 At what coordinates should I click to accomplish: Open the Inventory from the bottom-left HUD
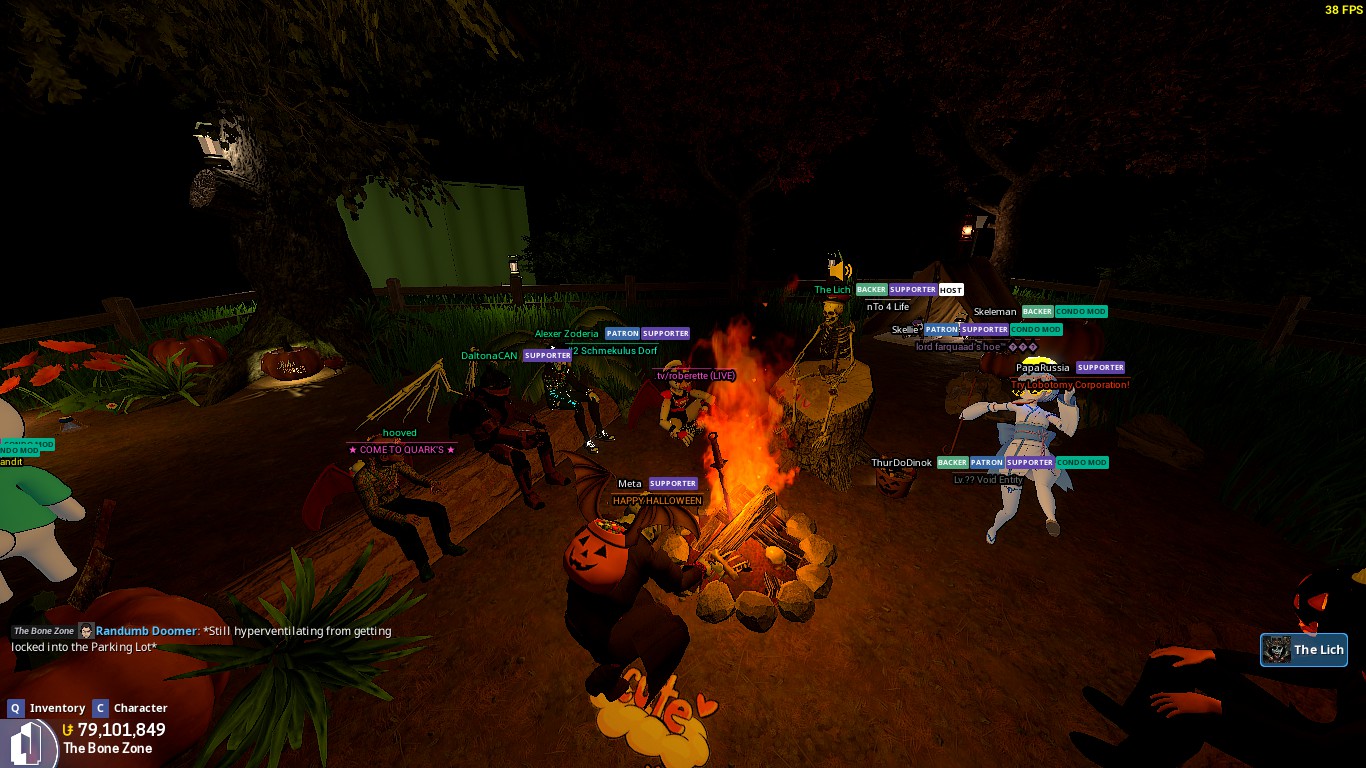coord(56,708)
